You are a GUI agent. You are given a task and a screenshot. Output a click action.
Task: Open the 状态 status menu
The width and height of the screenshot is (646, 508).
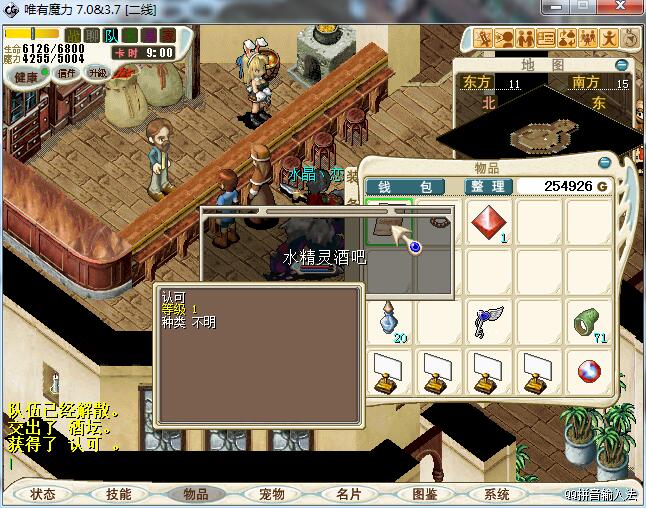(42, 494)
